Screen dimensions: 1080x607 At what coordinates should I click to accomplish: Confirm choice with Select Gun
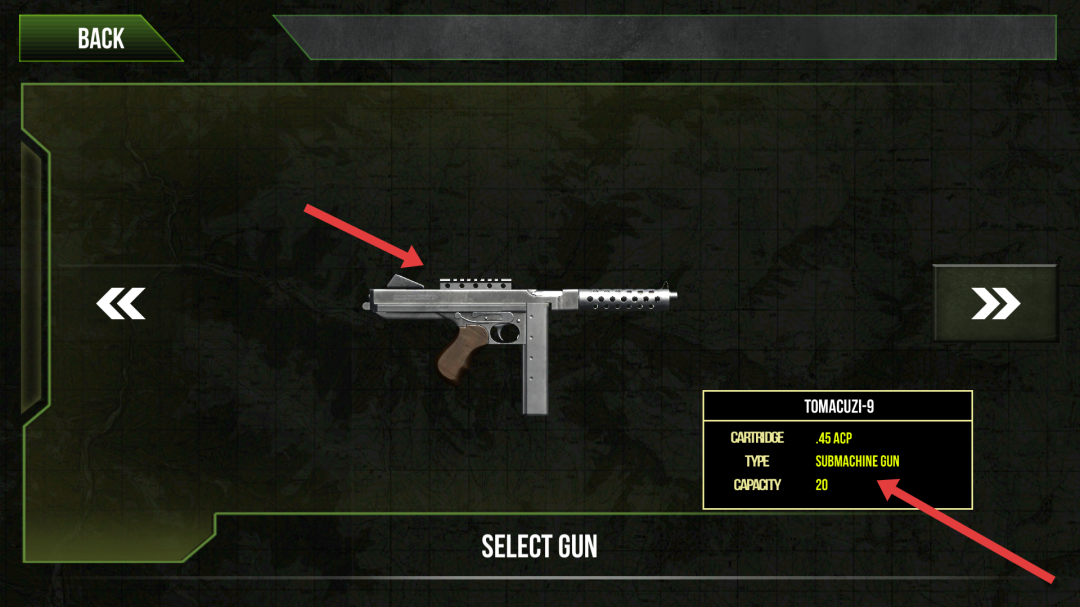coord(539,546)
